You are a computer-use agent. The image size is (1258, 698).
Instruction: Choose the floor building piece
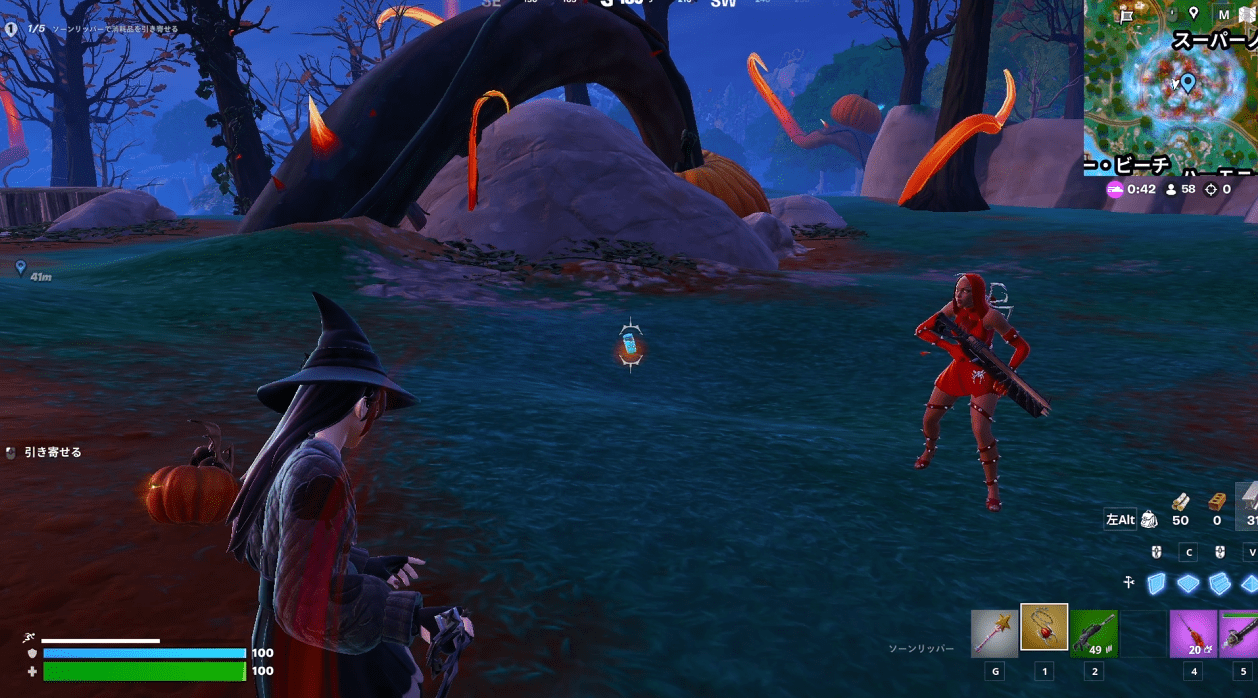1187,583
